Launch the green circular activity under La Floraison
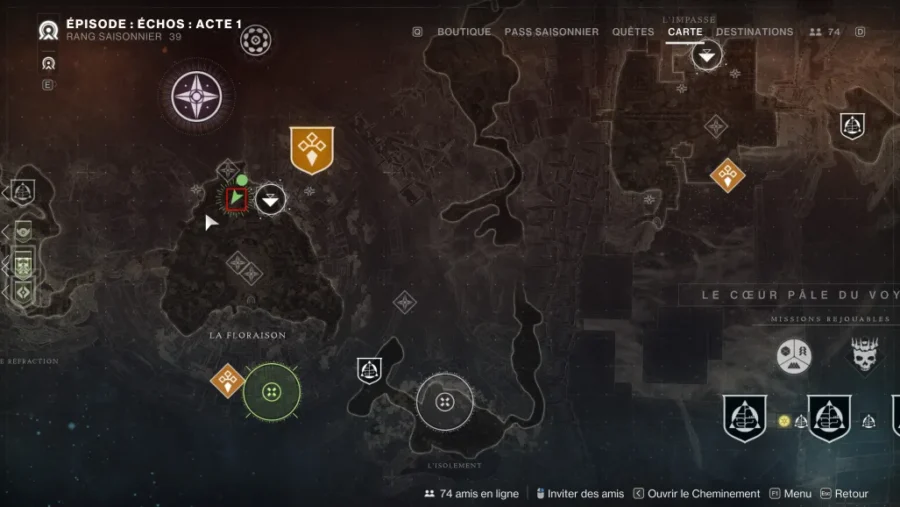This screenshot has height=507, width=900. pyautogui.click(x=271, y=391)
